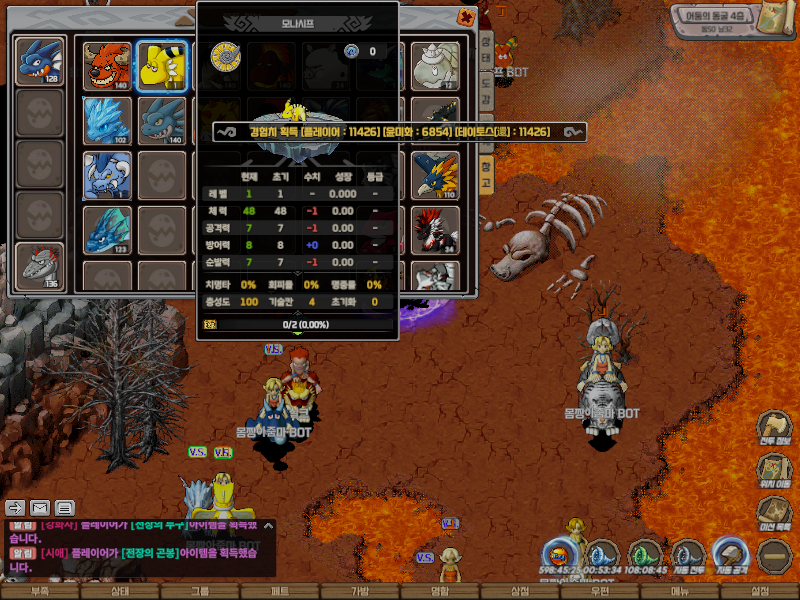Open the 우편 mail menu

pyautogui.click(x=600, y=592)
